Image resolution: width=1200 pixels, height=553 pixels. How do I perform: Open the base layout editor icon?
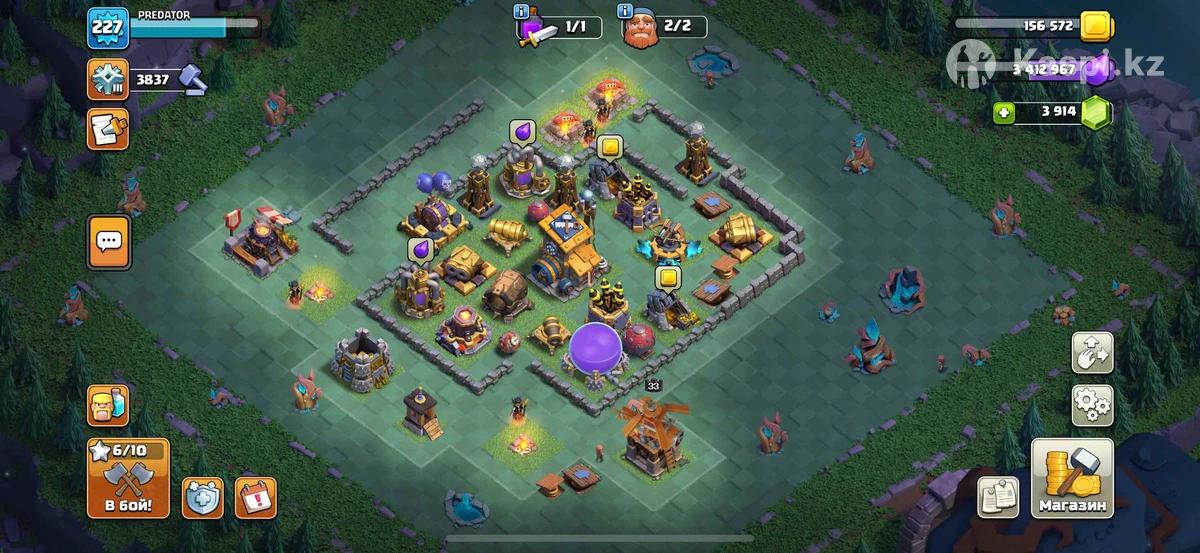1092,352
